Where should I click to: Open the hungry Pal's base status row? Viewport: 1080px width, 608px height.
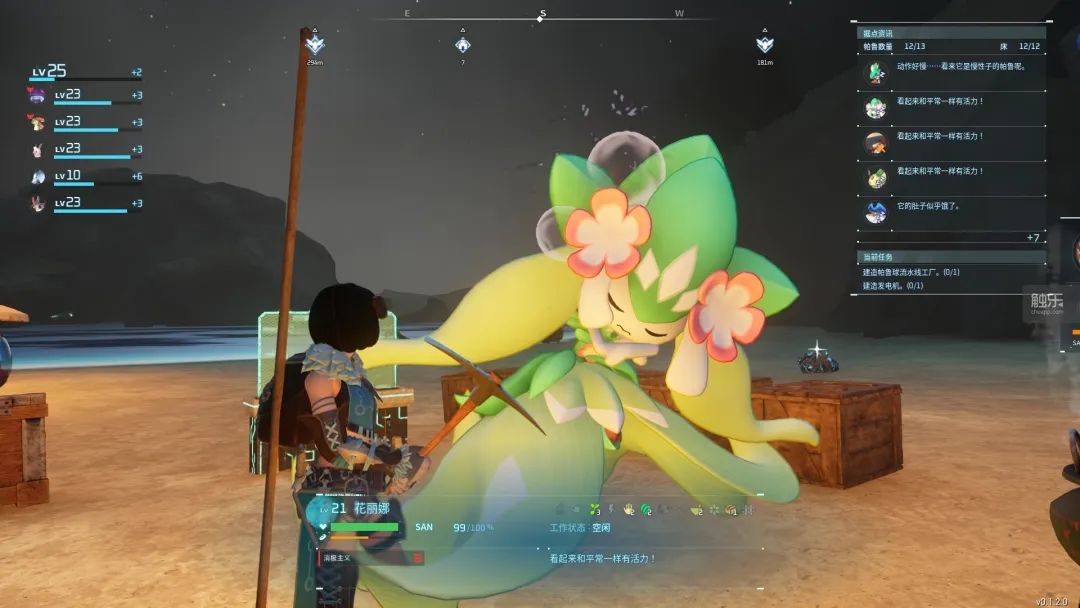tap(950, 211)
